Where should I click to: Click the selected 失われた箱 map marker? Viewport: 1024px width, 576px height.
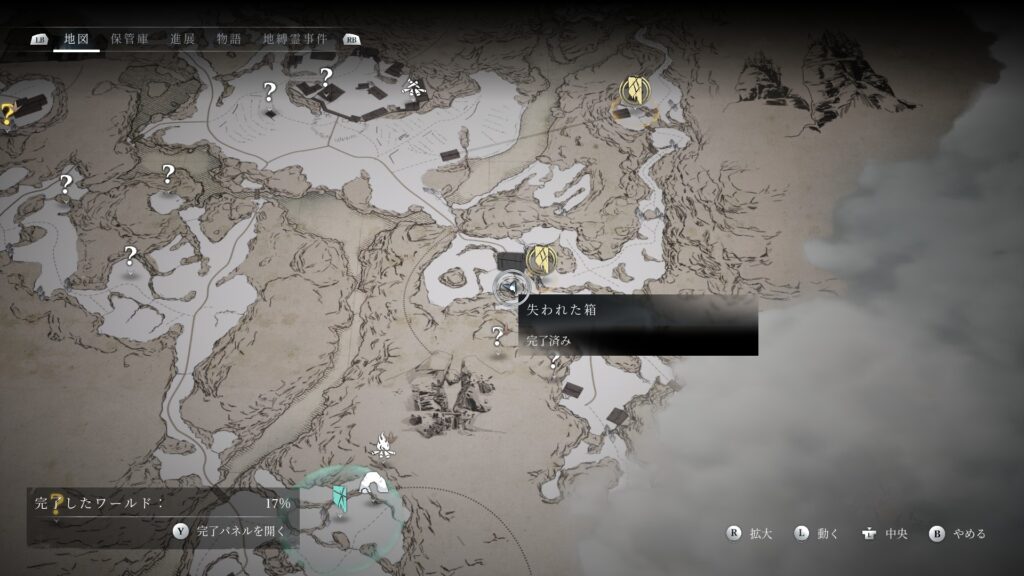click(x=511, y=288)
